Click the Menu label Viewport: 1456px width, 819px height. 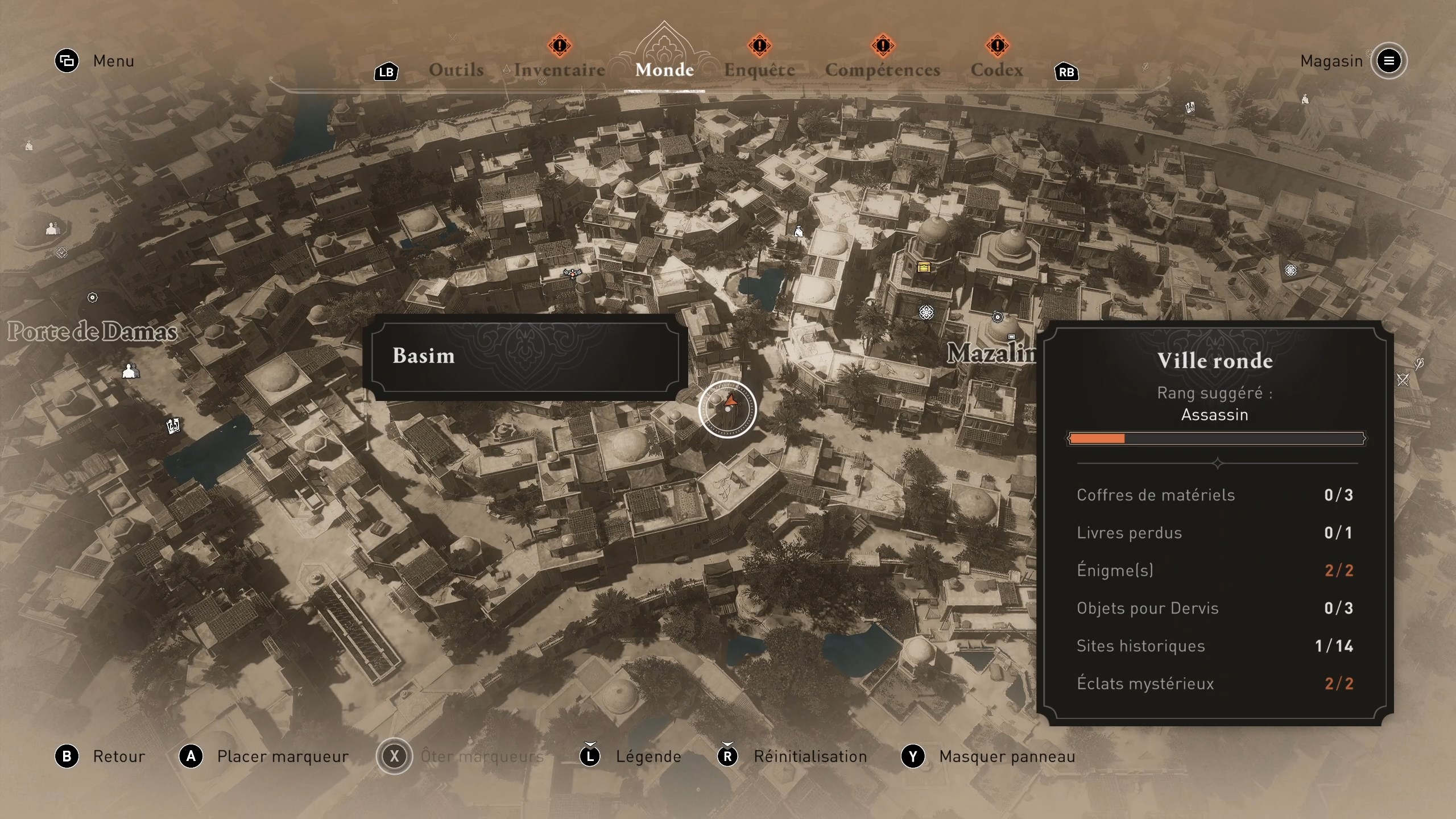coord(113,61)
